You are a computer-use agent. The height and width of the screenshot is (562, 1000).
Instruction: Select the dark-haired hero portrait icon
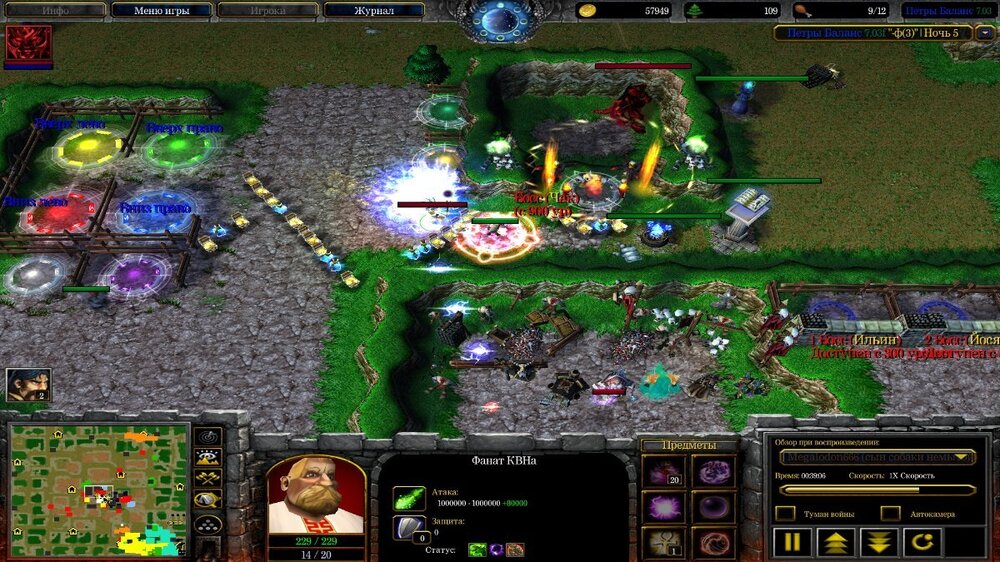[28, 385]
